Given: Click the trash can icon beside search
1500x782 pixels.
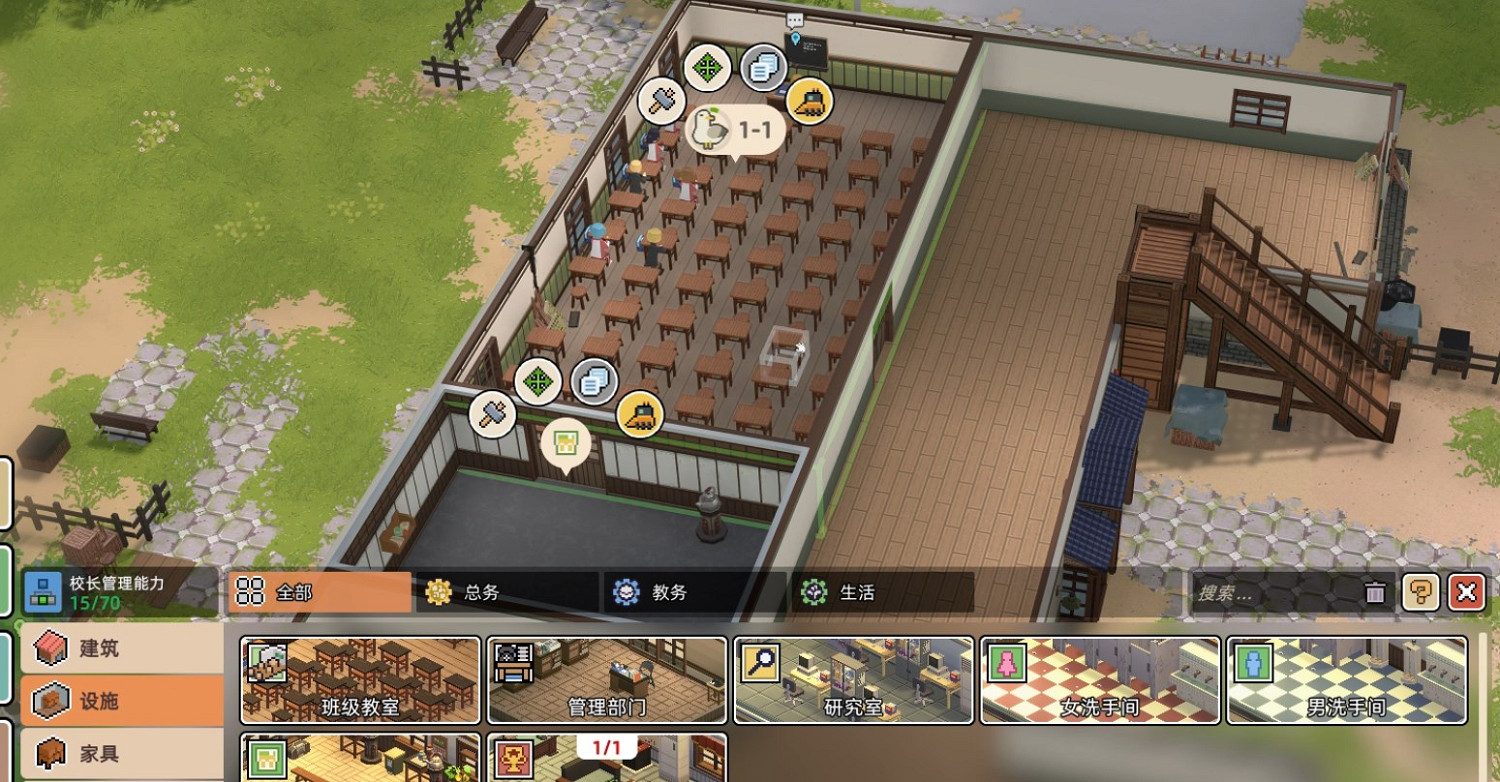Looking at the screenshot, I should (x=1376, y=592).
